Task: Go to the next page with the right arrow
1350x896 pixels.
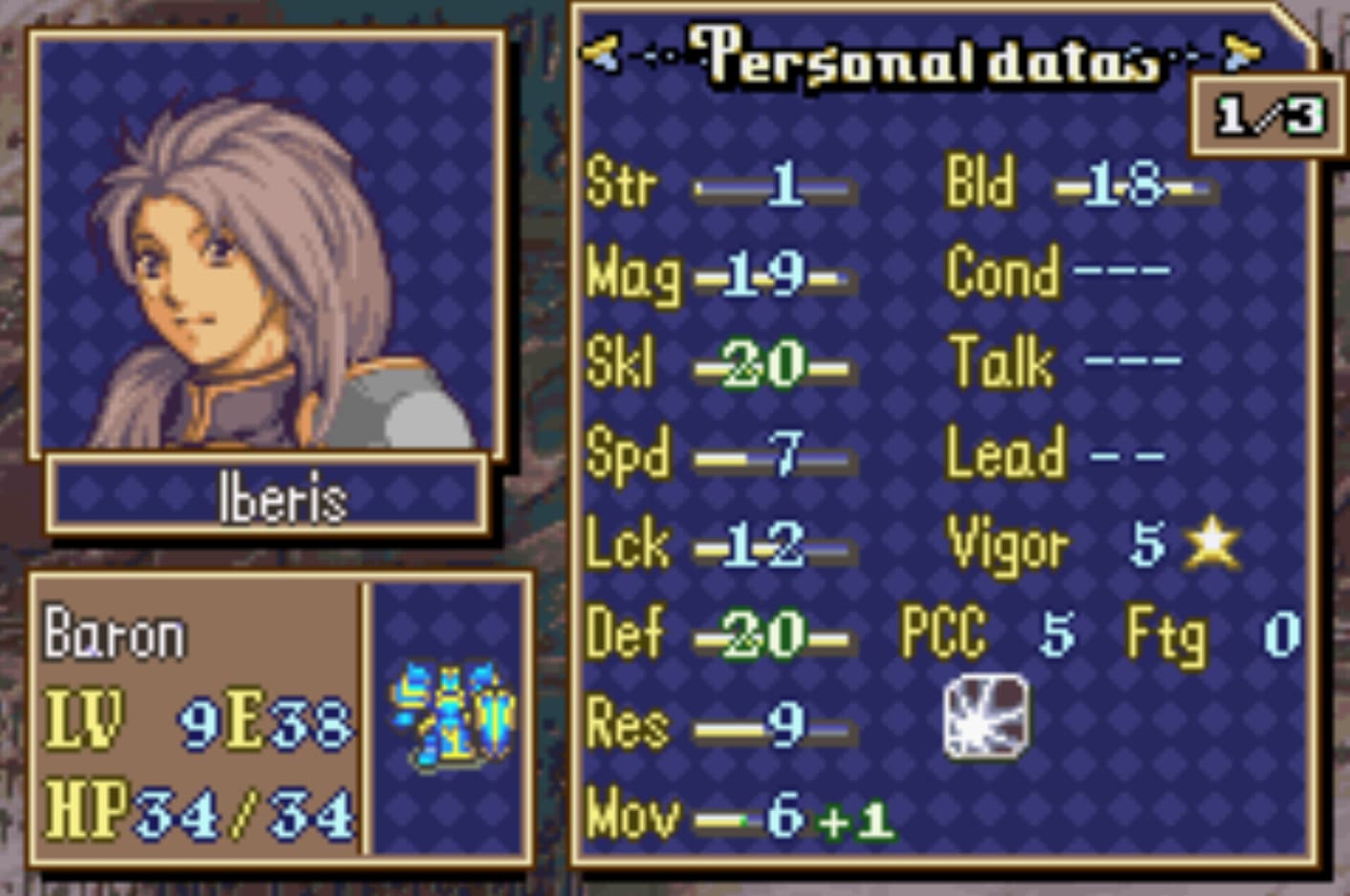Action: pyautogui.click(x=1242, y=53)
